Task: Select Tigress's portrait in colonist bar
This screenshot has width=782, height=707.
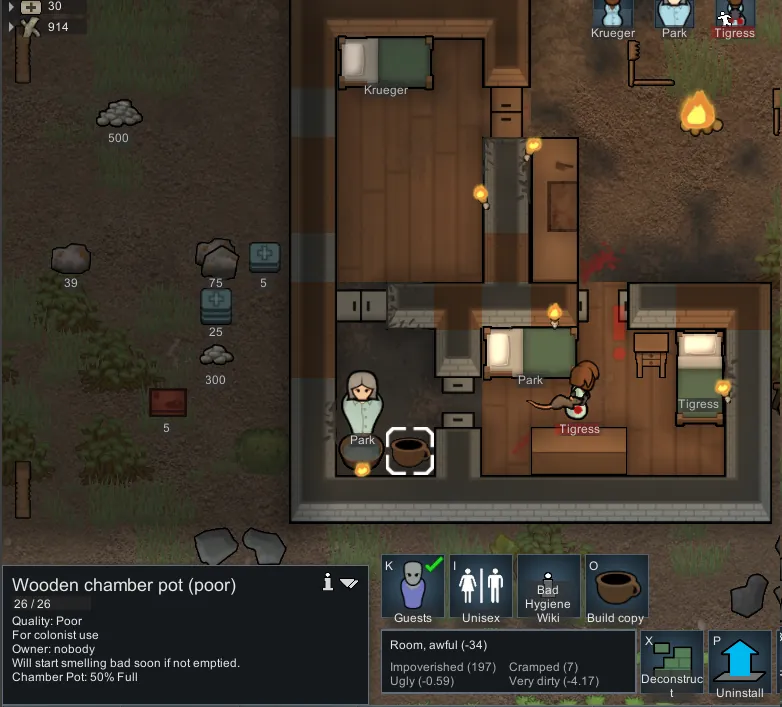Action: pyautogui.click(x=735, y=15)
